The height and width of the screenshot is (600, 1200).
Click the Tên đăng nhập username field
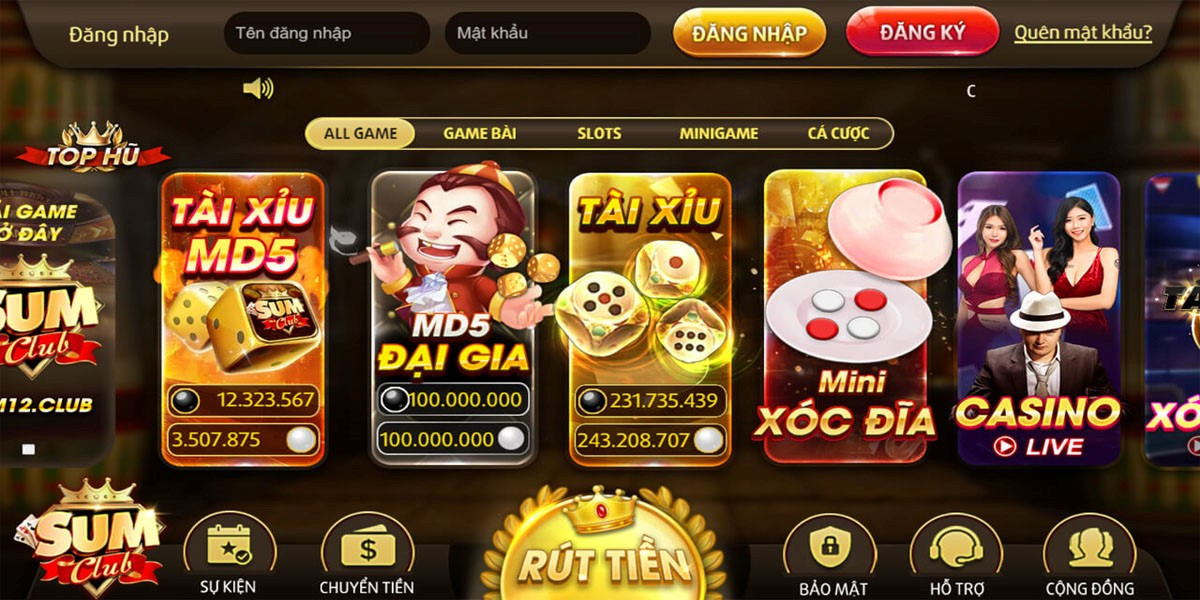pyautogui.click(x=326, y=33)
